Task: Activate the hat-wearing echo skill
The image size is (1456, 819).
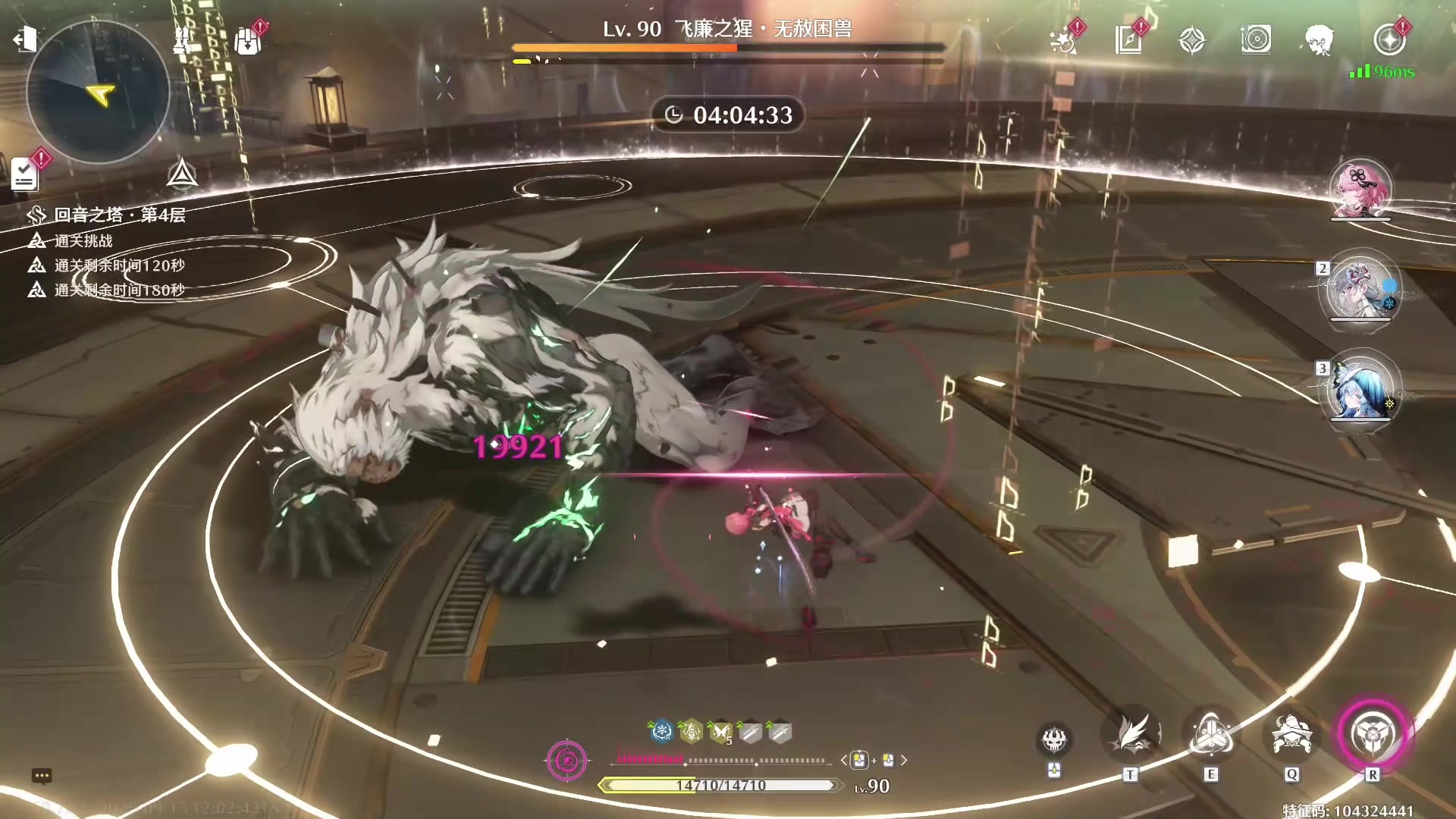Action: pos(1291,735)
